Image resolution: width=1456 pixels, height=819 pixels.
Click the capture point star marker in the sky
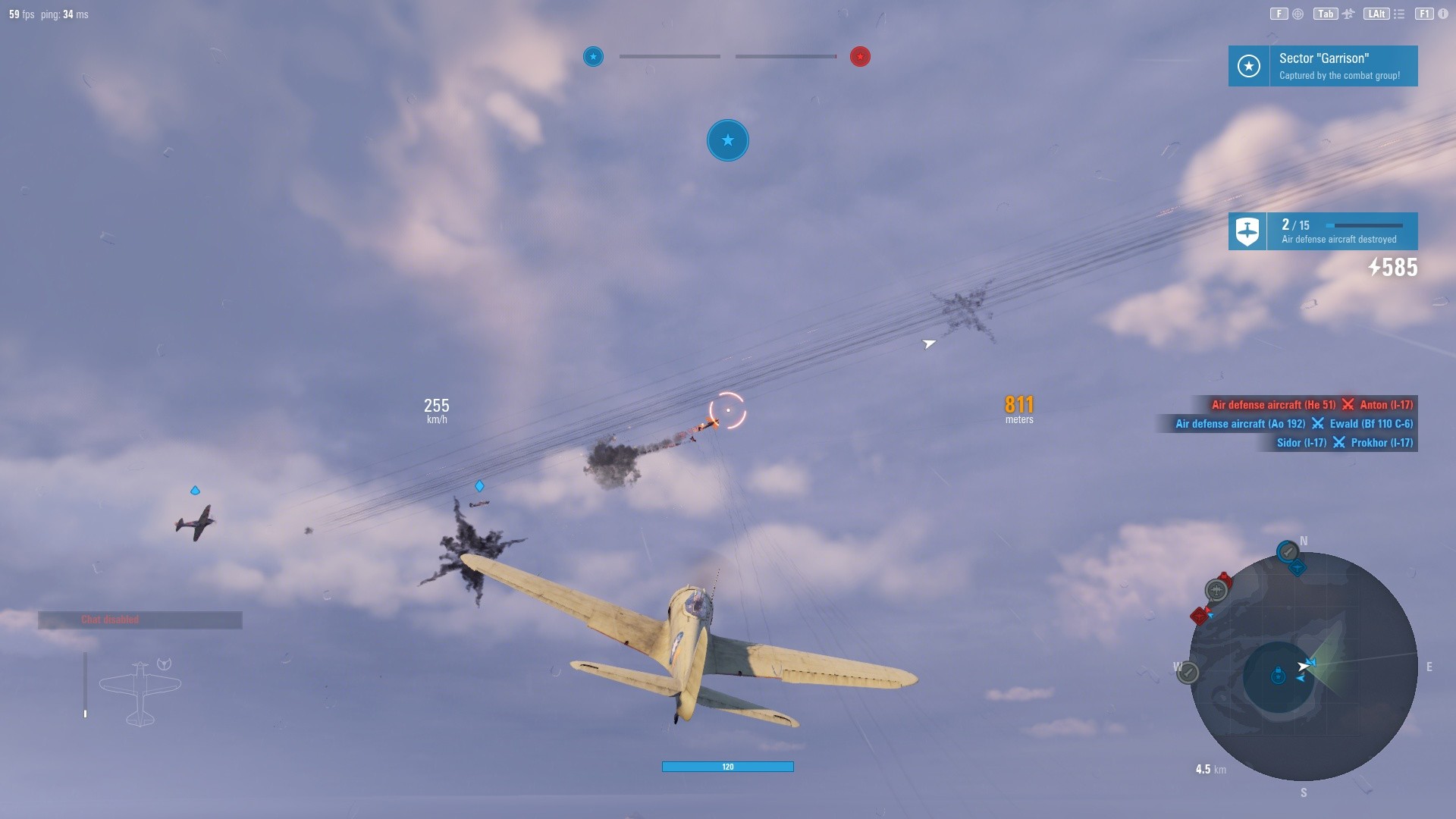coord(727,140)
